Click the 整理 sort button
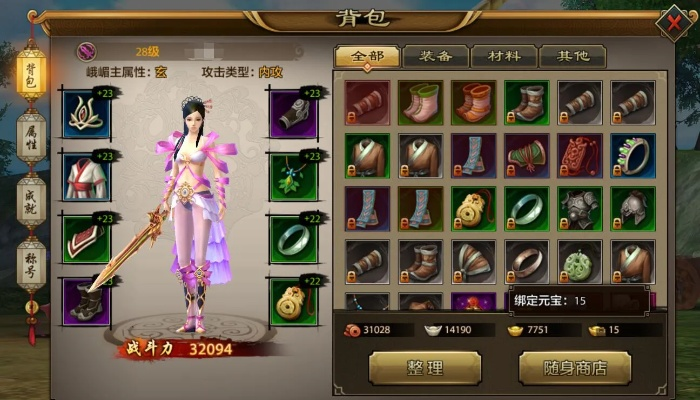This screenshot has height=400, width=700. tap(424, 368)
